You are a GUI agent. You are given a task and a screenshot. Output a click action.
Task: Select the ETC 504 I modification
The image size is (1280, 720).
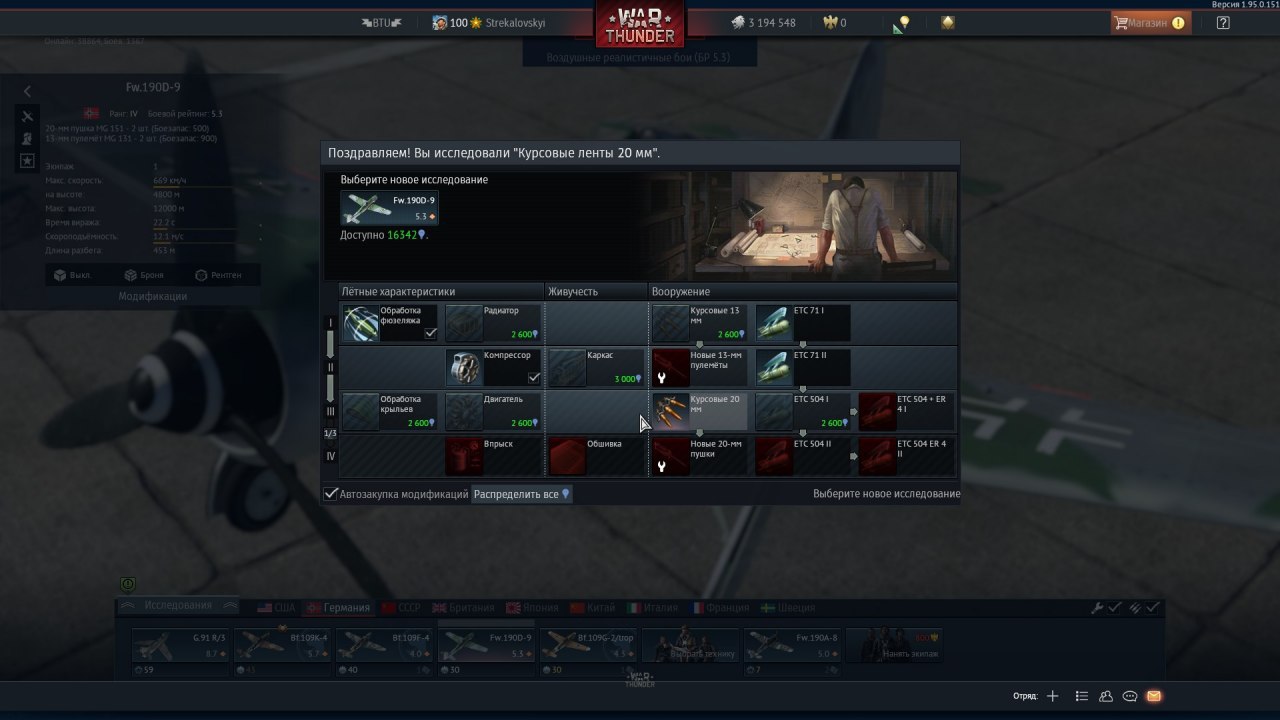pos(802,411)
